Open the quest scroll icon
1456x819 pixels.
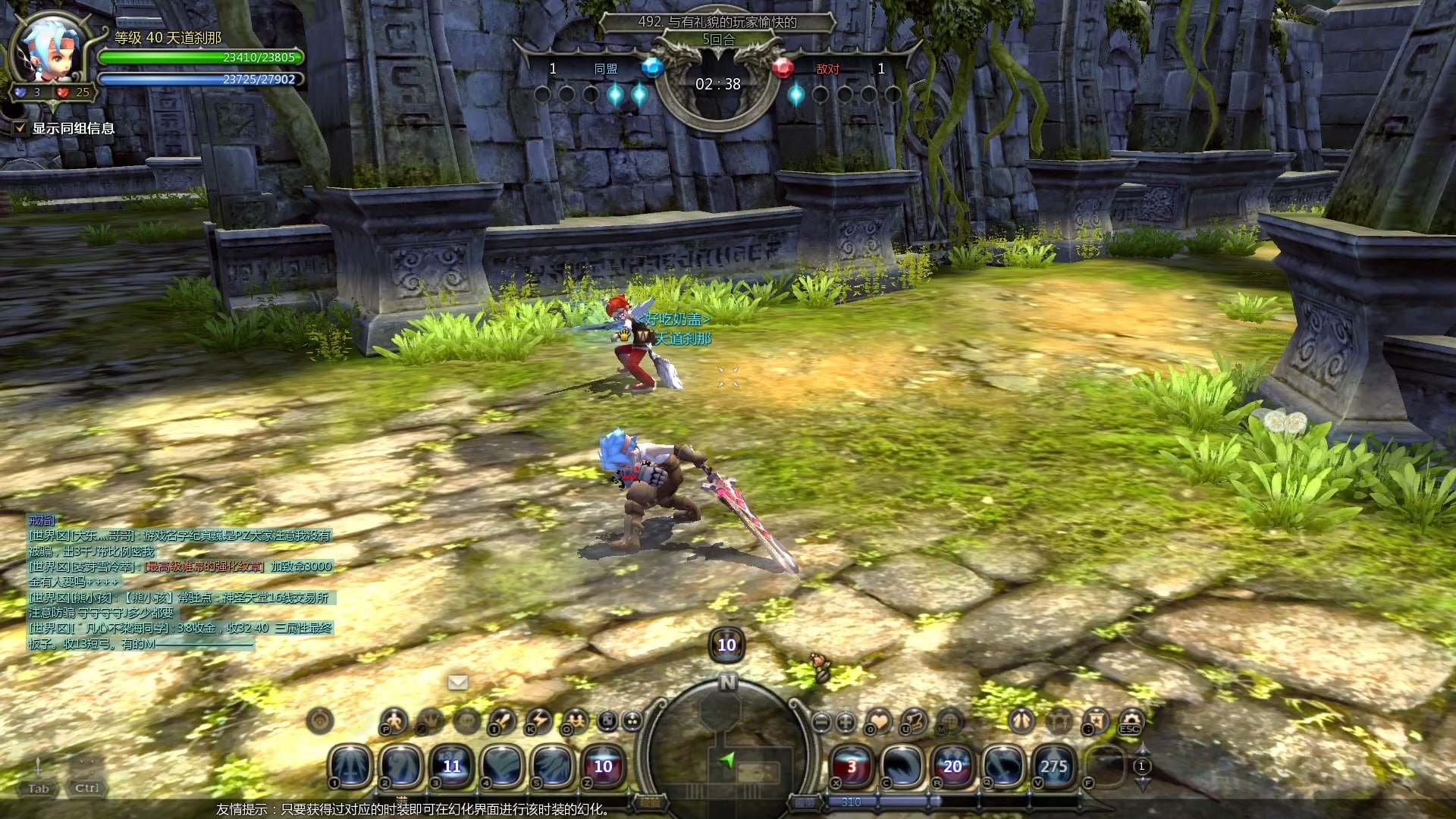(915, 720)
